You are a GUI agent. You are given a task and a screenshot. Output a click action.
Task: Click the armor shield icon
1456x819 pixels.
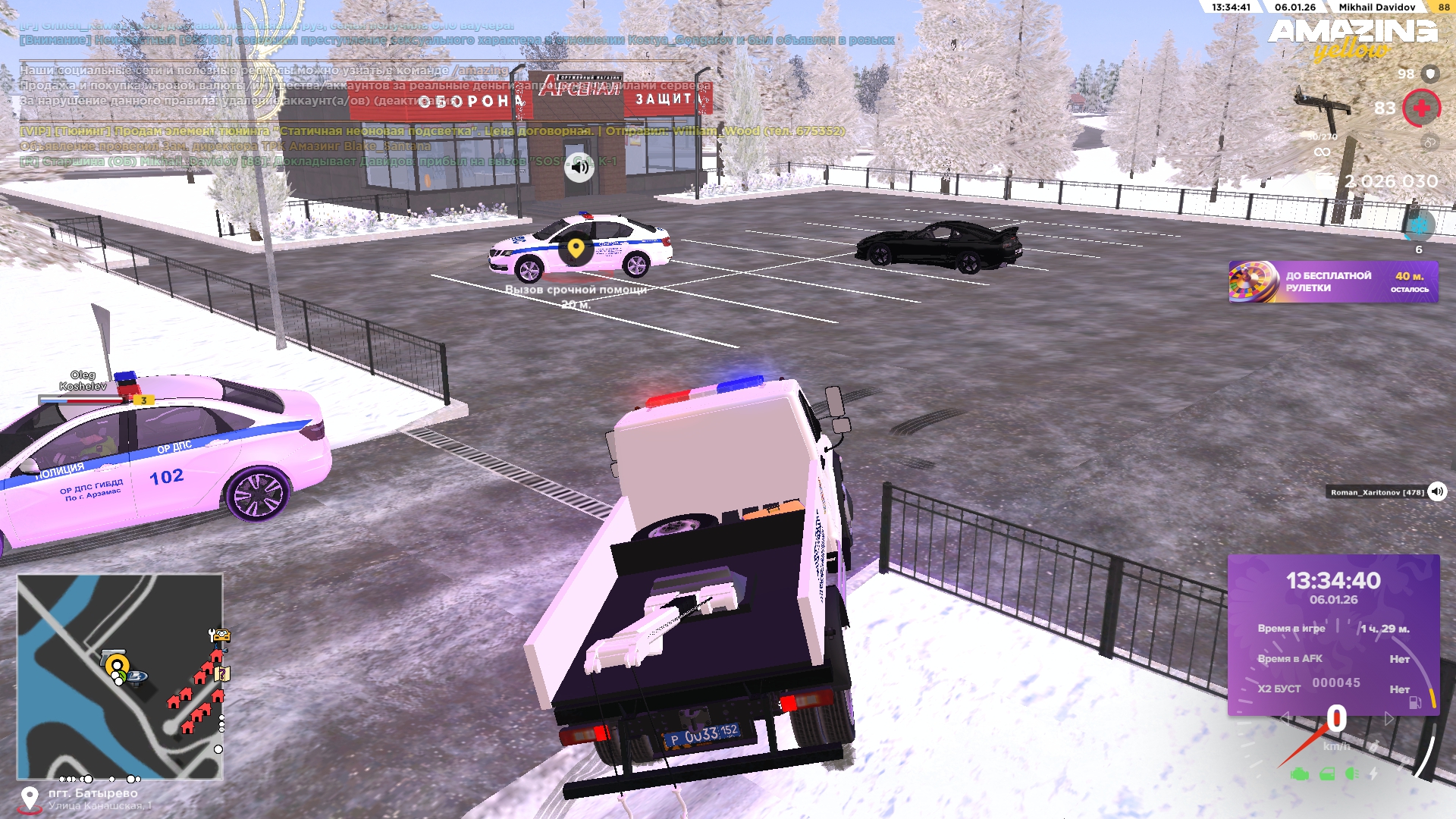1430,74
